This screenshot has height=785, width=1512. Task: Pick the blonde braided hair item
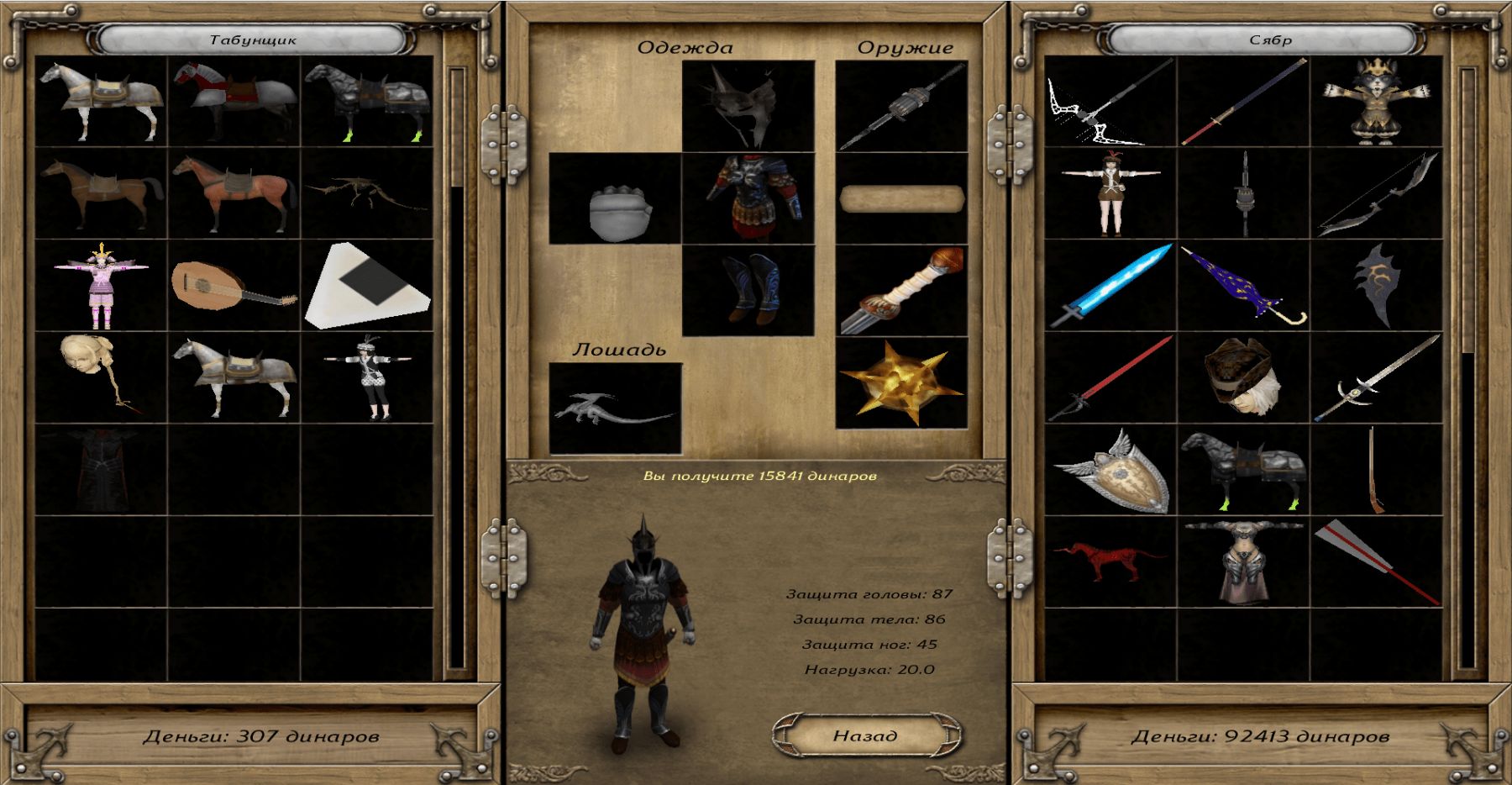pyautogui.click(x=101, y=377)
